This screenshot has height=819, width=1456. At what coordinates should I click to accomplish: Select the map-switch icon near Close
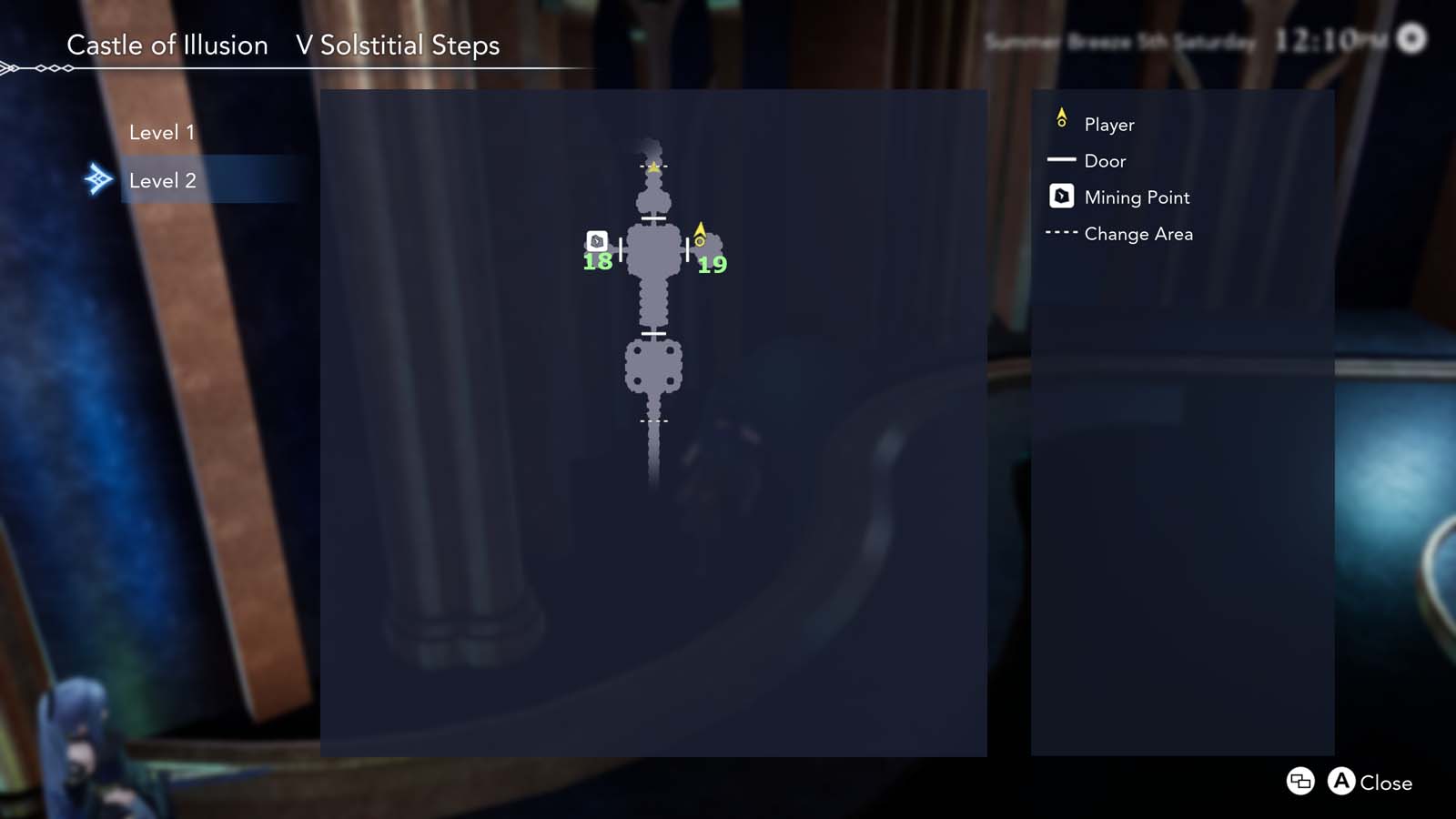[1299, 782]
